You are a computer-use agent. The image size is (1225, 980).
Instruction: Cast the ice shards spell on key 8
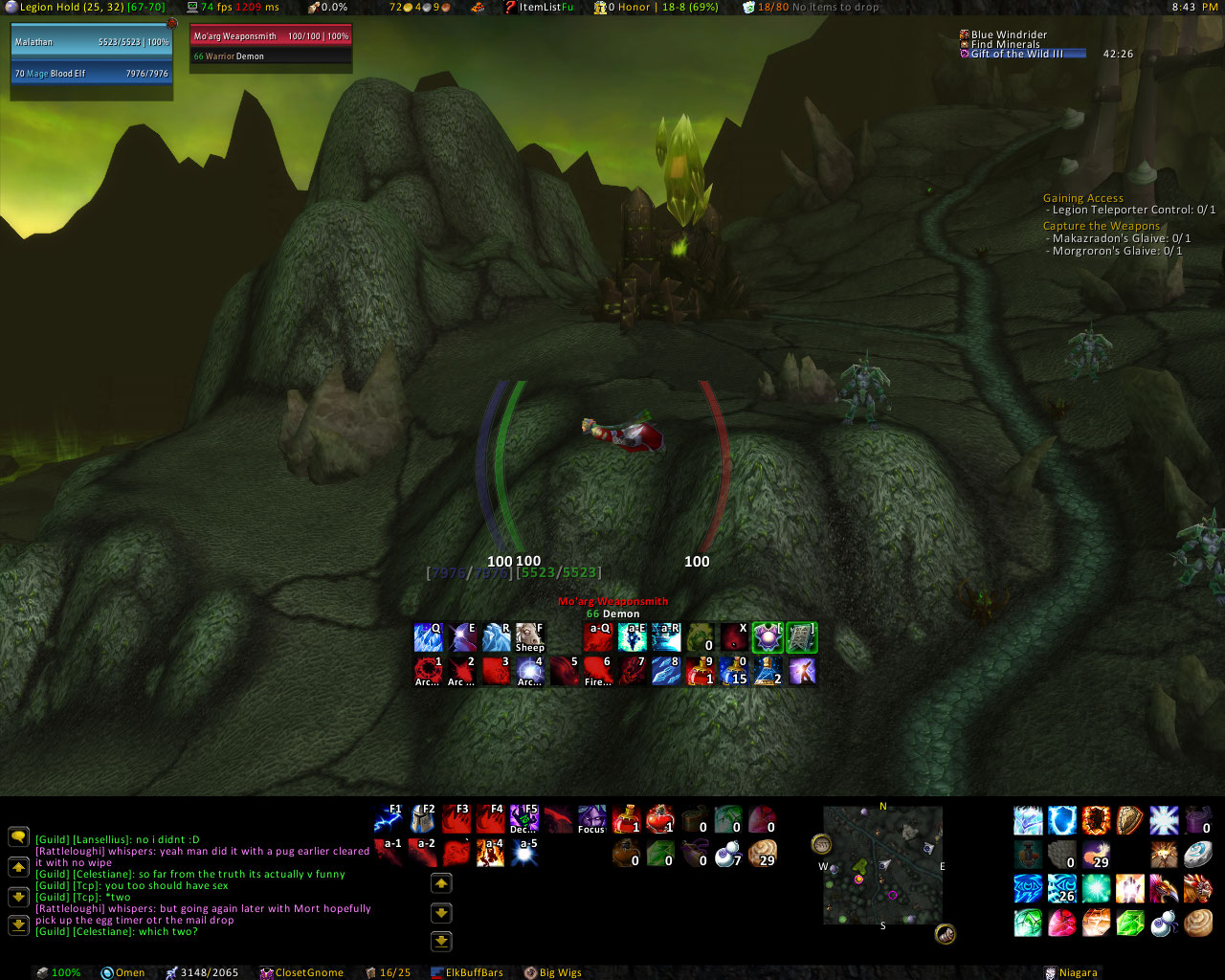(666, 671)
